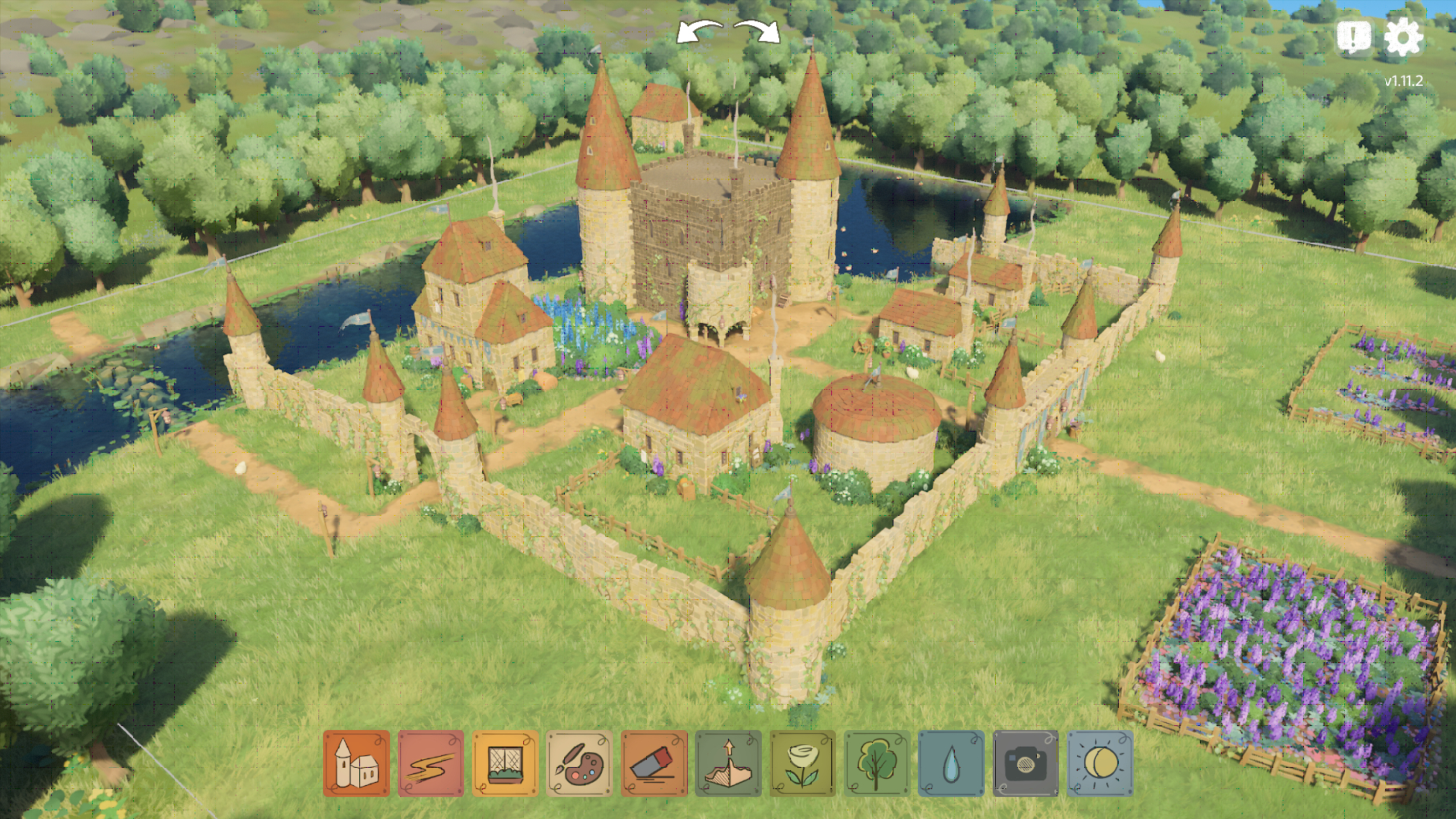
Task: Choose the terrain raise tool
Action: pyautogui.click(x=728, y=763)
